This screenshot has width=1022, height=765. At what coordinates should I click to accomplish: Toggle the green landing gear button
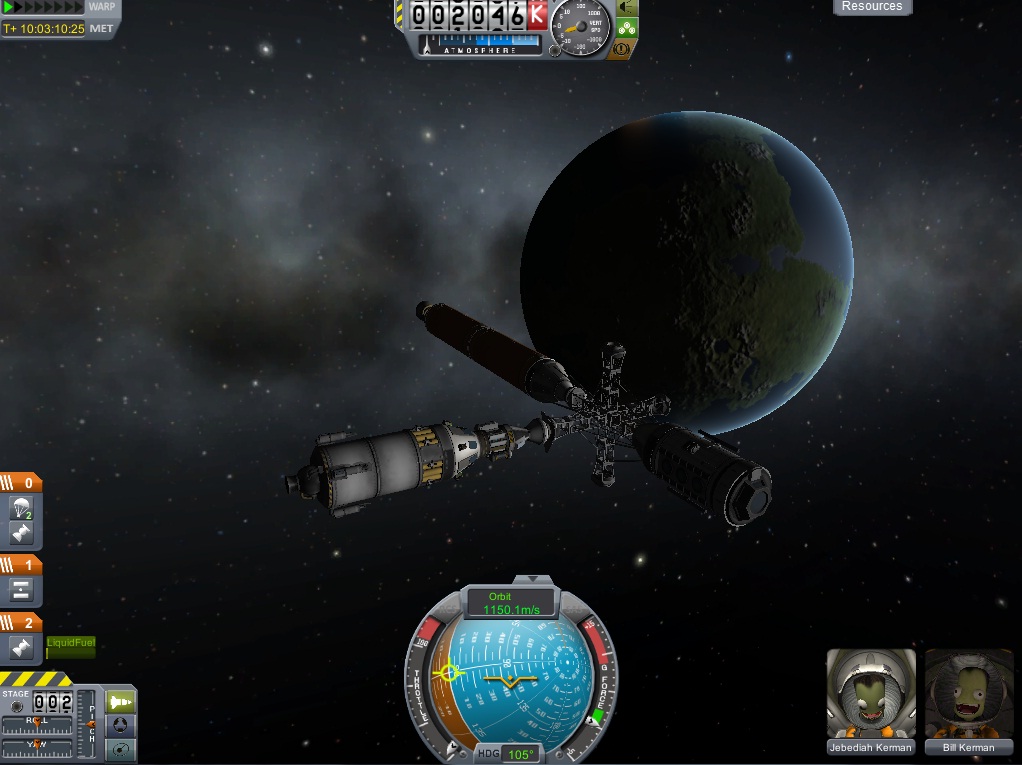[x=627, y=26]
